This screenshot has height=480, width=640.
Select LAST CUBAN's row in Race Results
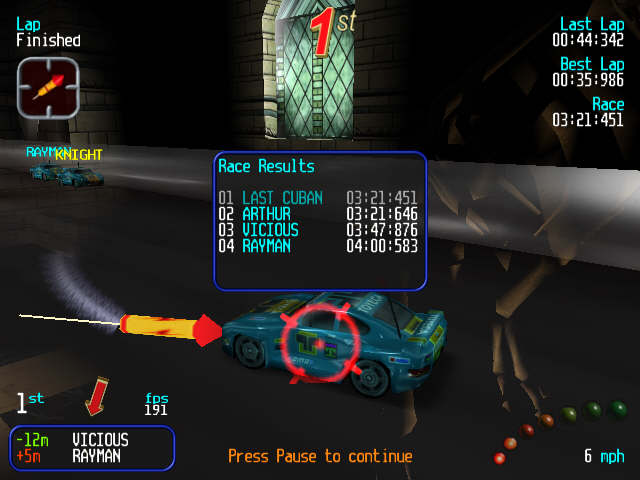point(318,198)
